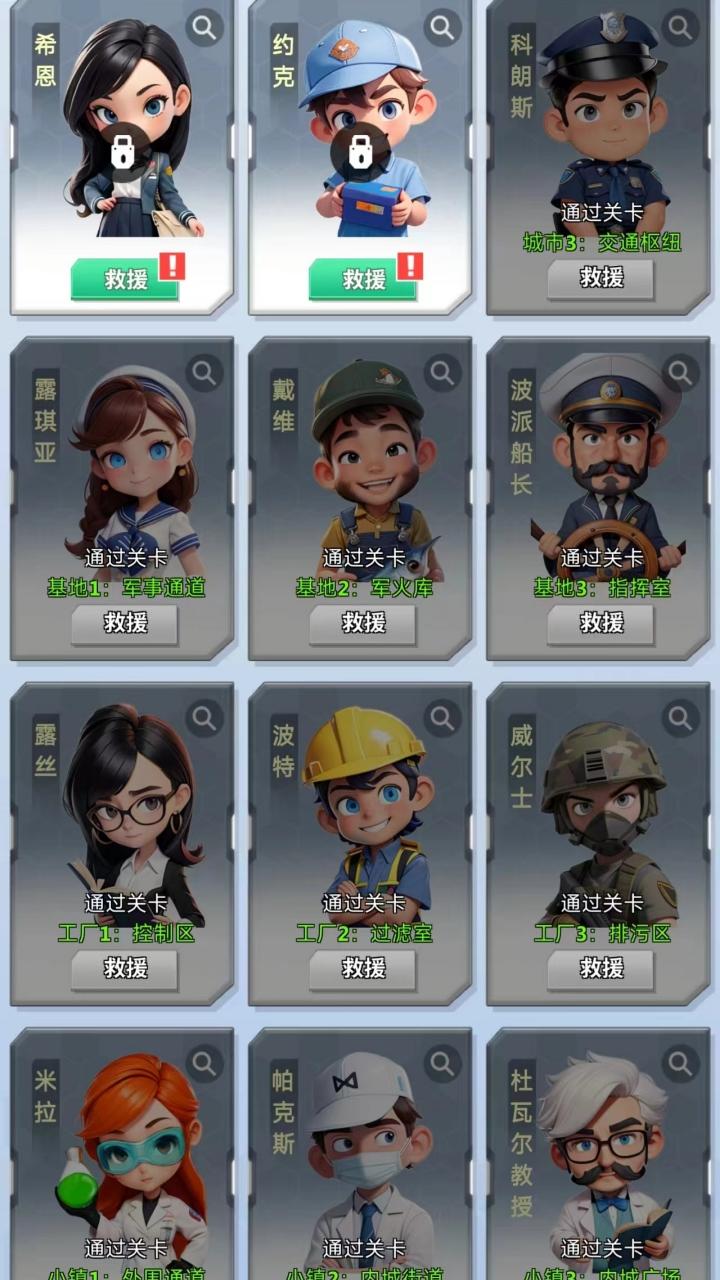The image size is (720, 1280).
Task: Open 杜瓦尔教授's magnifier details
Action: pyautogui.click(x=680, y=1064)
